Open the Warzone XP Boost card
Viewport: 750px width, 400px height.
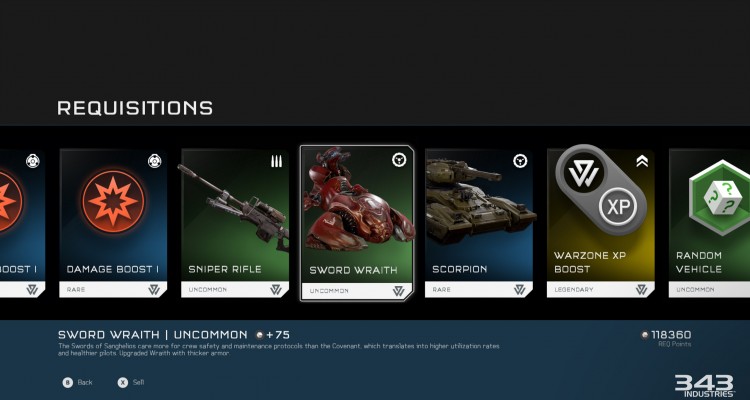(601, 222)
